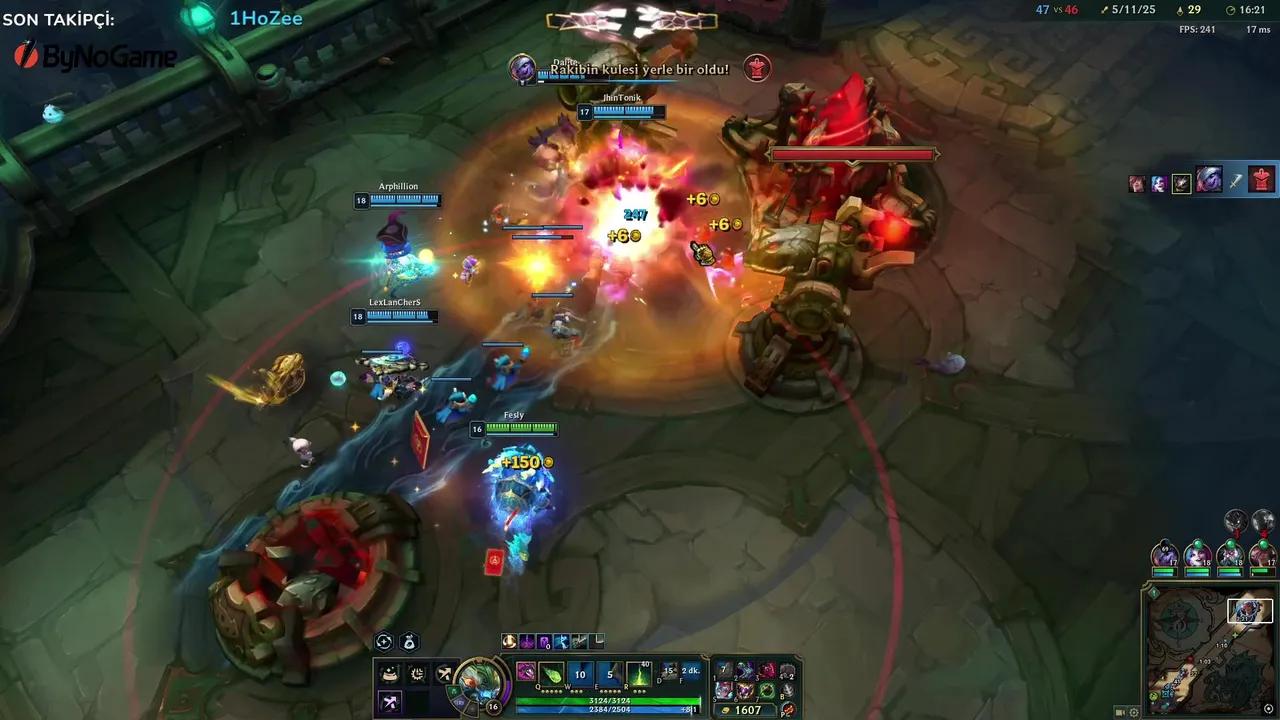Click the D summoner spell on cooldown
1280x720 pixels.
point(667,673)
